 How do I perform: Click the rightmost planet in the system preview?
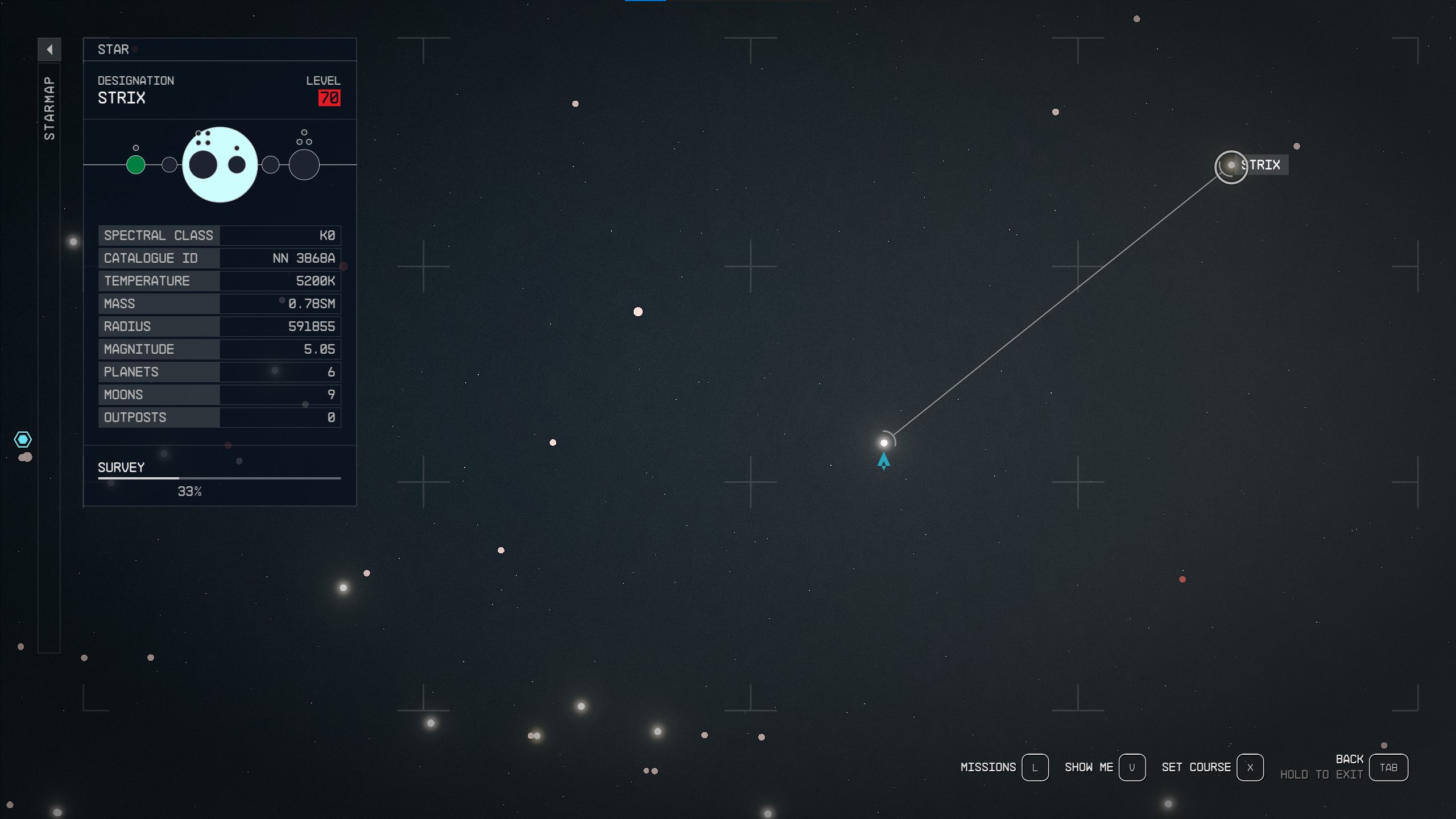point(305,164)
